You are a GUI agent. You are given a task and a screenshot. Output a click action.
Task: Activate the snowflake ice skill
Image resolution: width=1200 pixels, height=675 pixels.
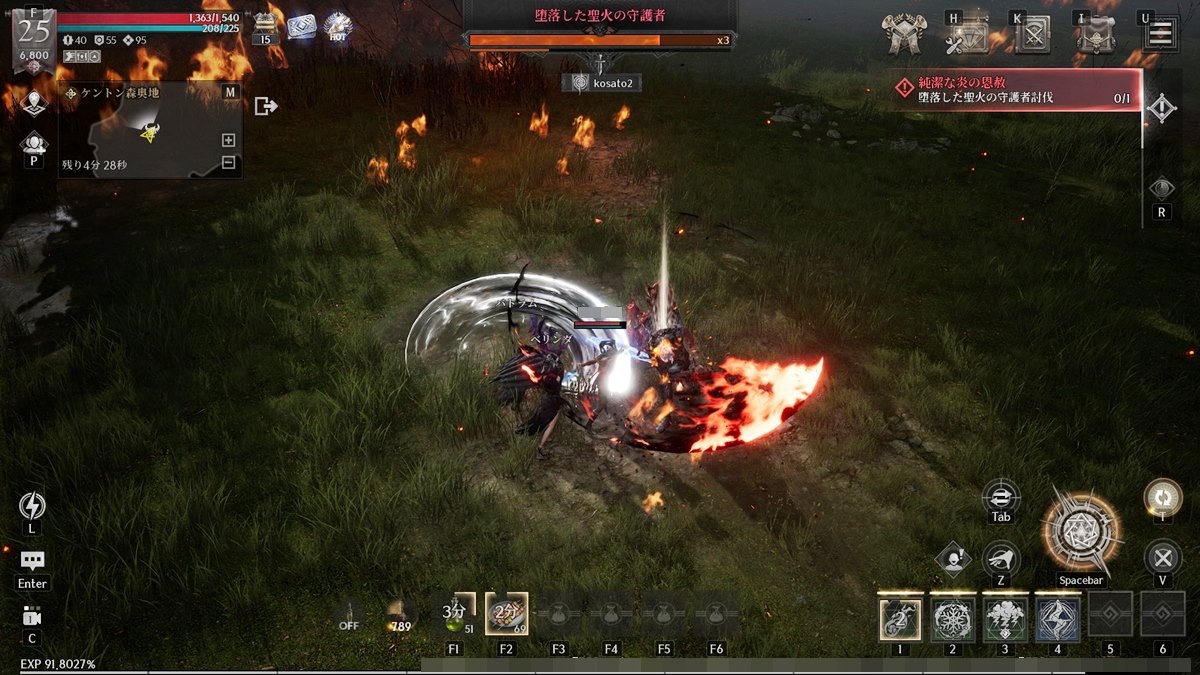click(952, 619)
